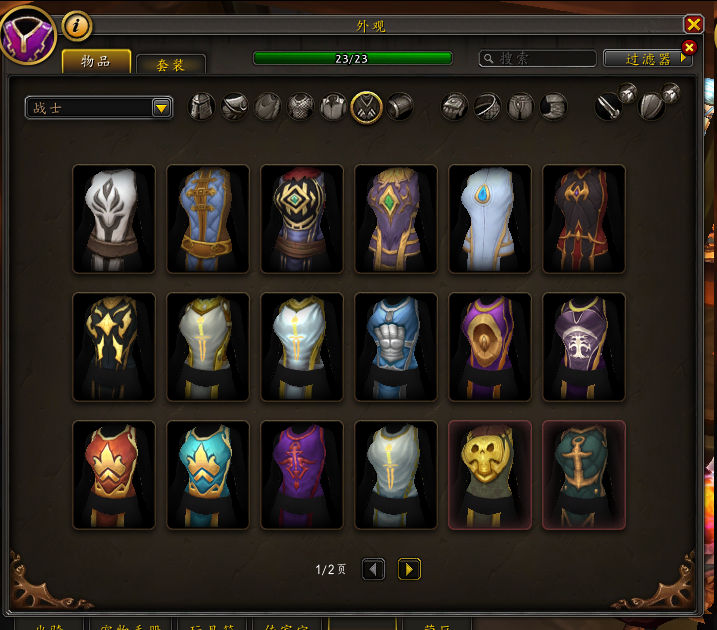Choose the helmet slot icon
This screenshot has width=717, height=630.
coord(202,106)
